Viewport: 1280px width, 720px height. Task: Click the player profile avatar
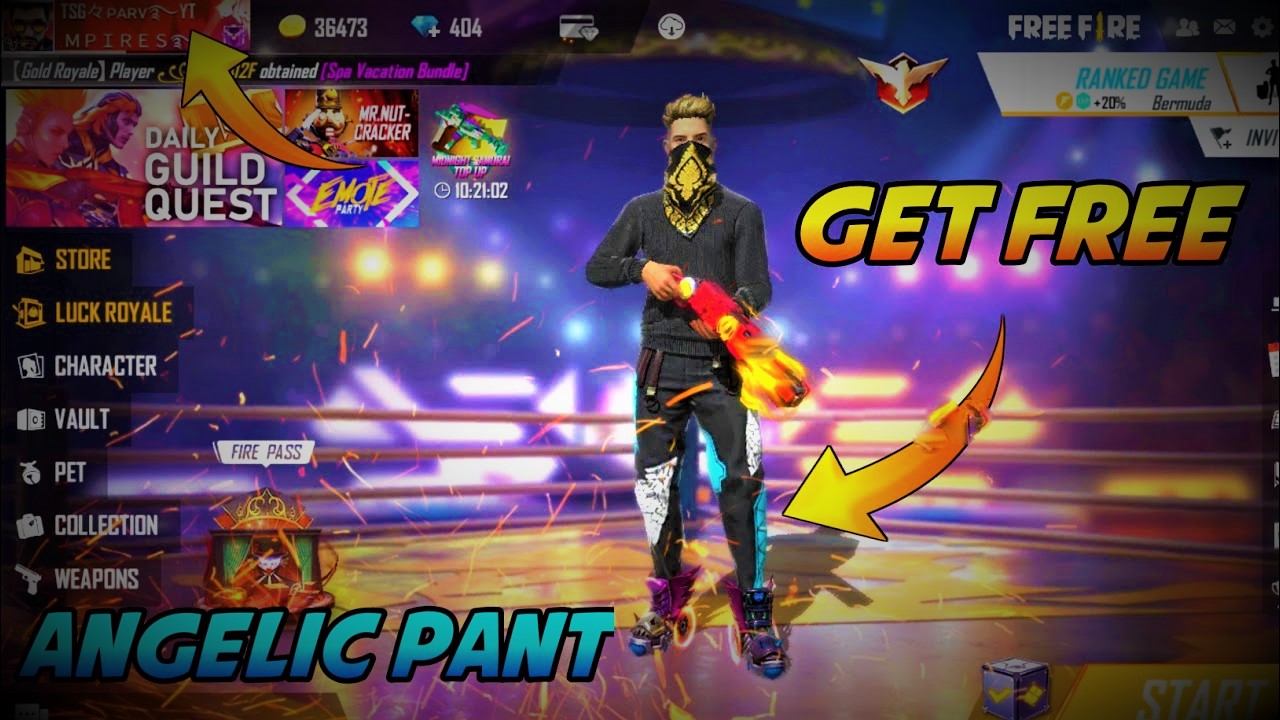point(25,25)
